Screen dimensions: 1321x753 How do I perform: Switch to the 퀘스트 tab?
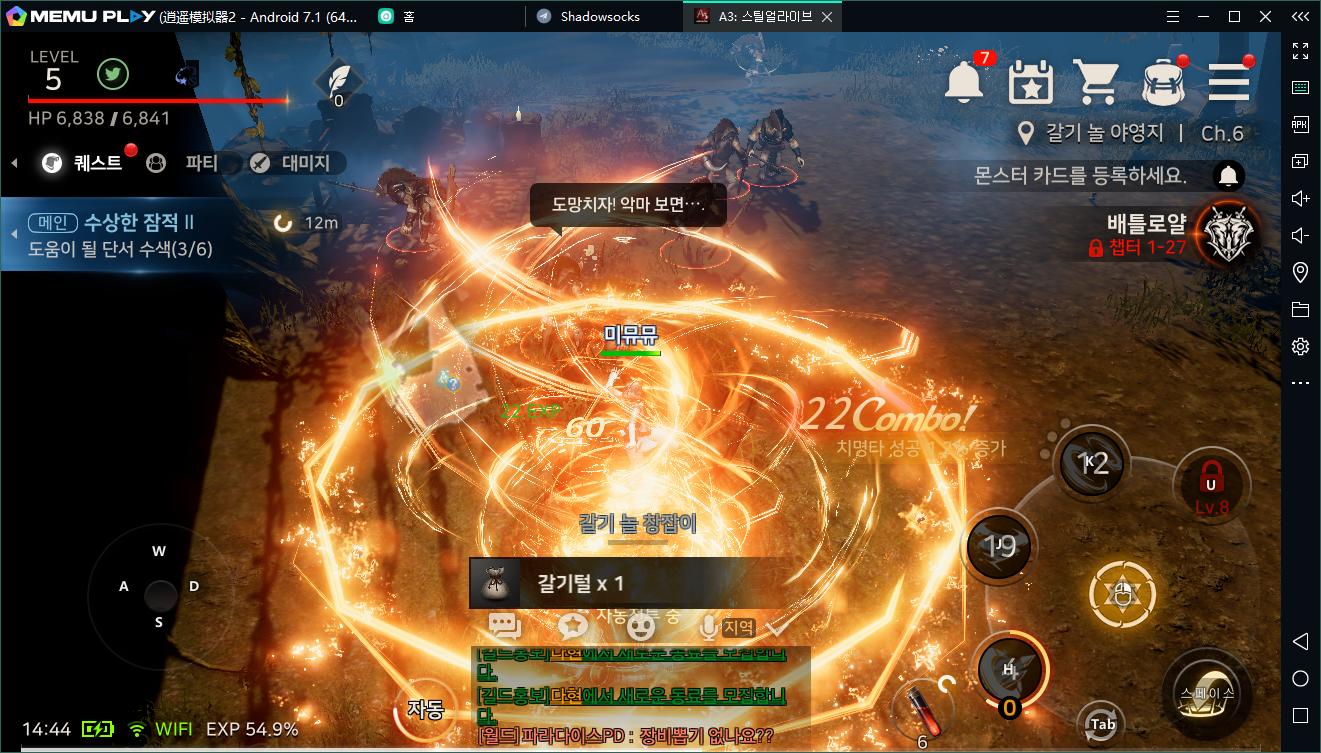point(85,163)
